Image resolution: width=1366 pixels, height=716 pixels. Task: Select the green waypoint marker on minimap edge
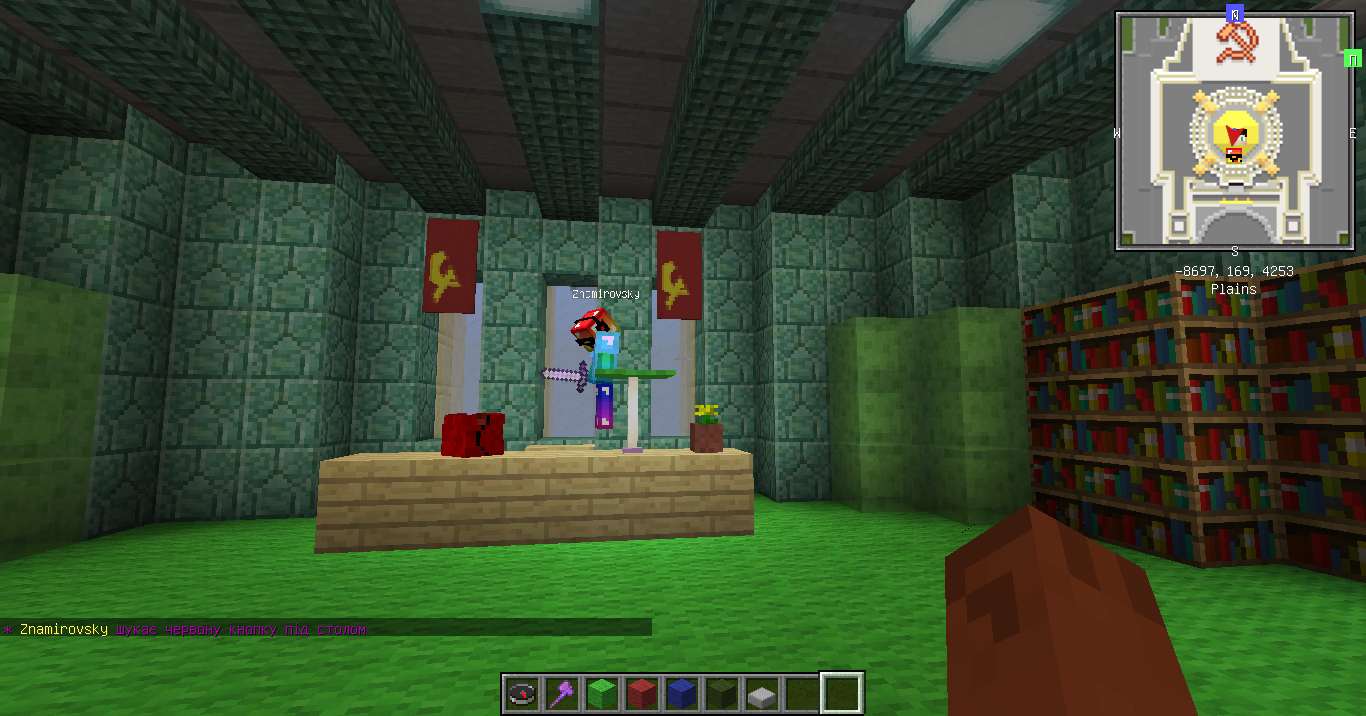(1354, 60)
